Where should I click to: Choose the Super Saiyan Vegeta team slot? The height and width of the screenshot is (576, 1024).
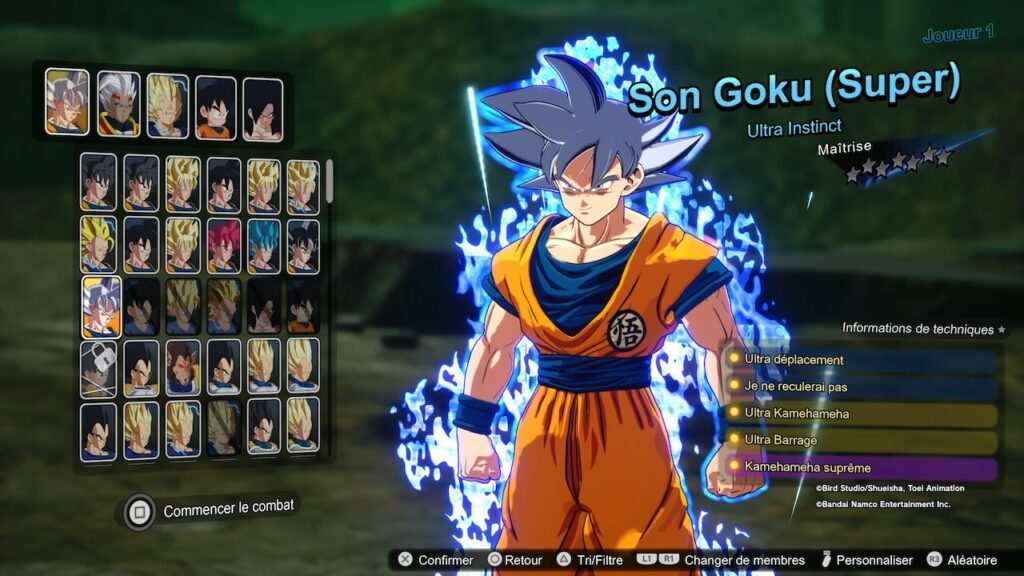click(x=167, y=106)
